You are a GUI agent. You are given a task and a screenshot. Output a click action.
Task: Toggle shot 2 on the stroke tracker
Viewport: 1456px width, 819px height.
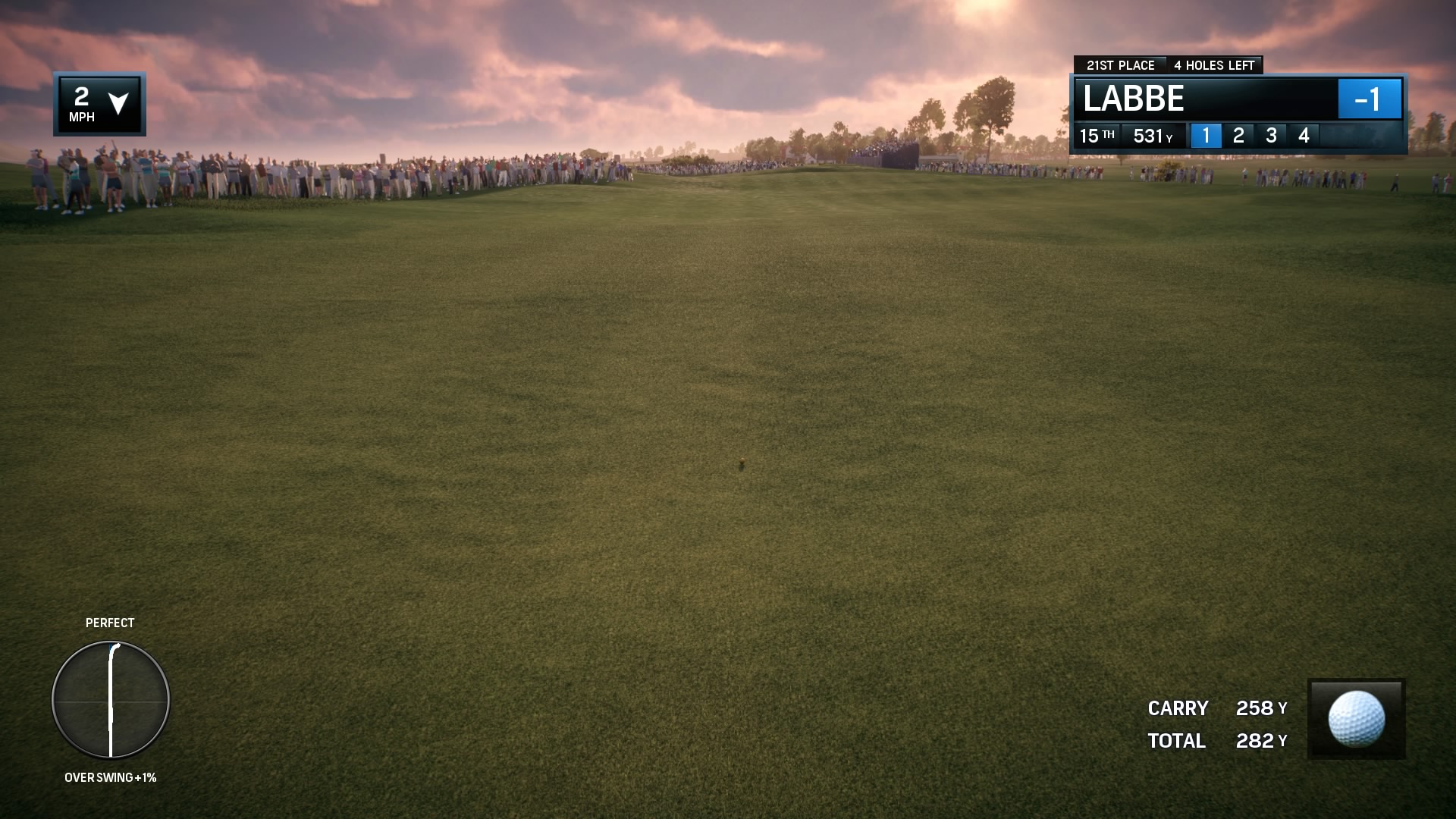click(1238, 136)
